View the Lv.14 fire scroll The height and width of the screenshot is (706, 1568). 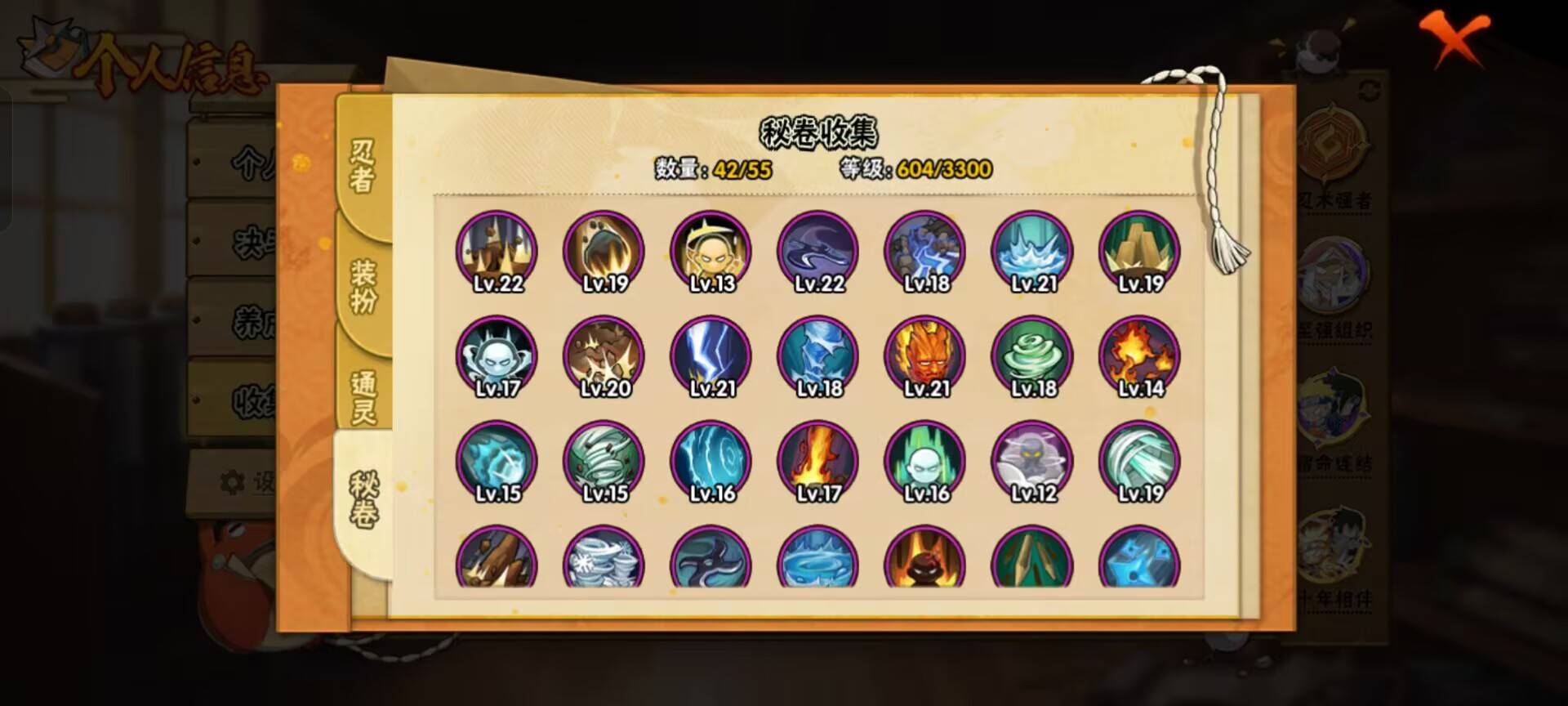pyautogui.click(x=1139, y=355)
